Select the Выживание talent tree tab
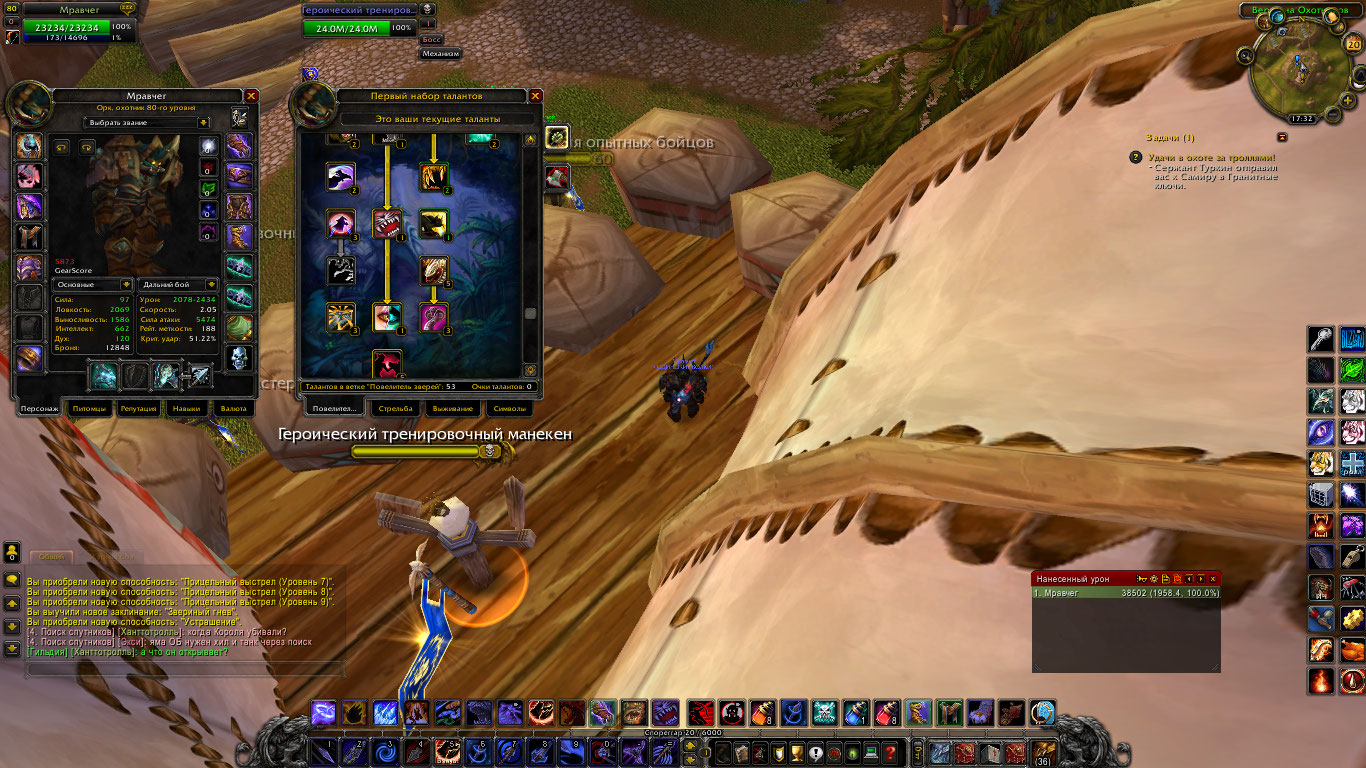The image size is (1366, 768). point(449,408)
